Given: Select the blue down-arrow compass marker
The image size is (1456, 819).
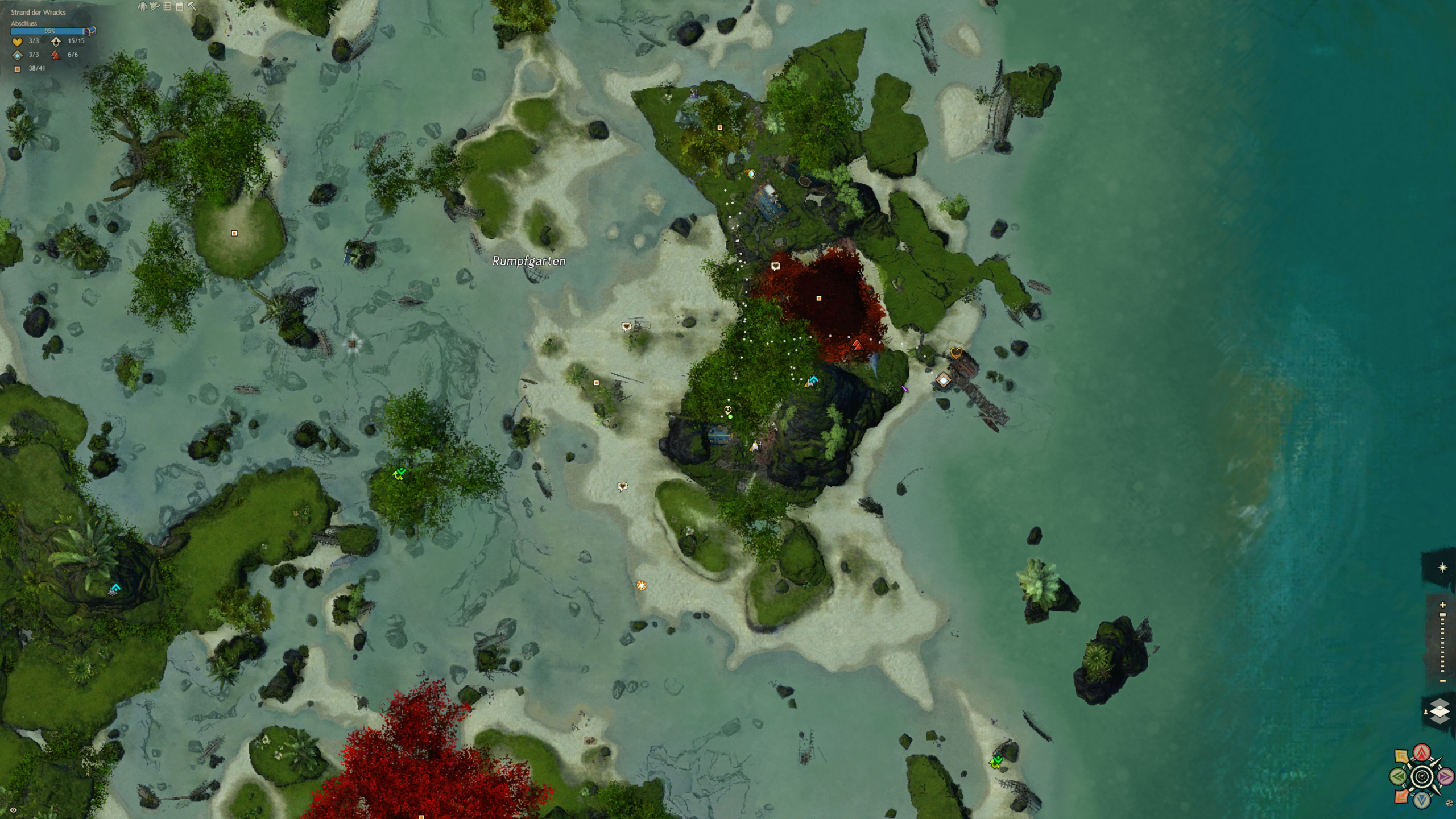Looking at the screenshot, I should pos(1422,800).
